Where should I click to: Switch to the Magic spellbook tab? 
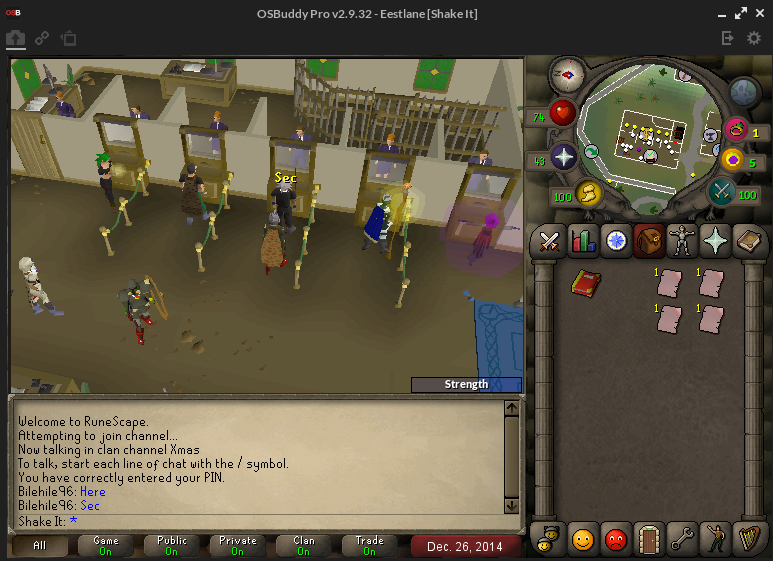coord(748,240)
